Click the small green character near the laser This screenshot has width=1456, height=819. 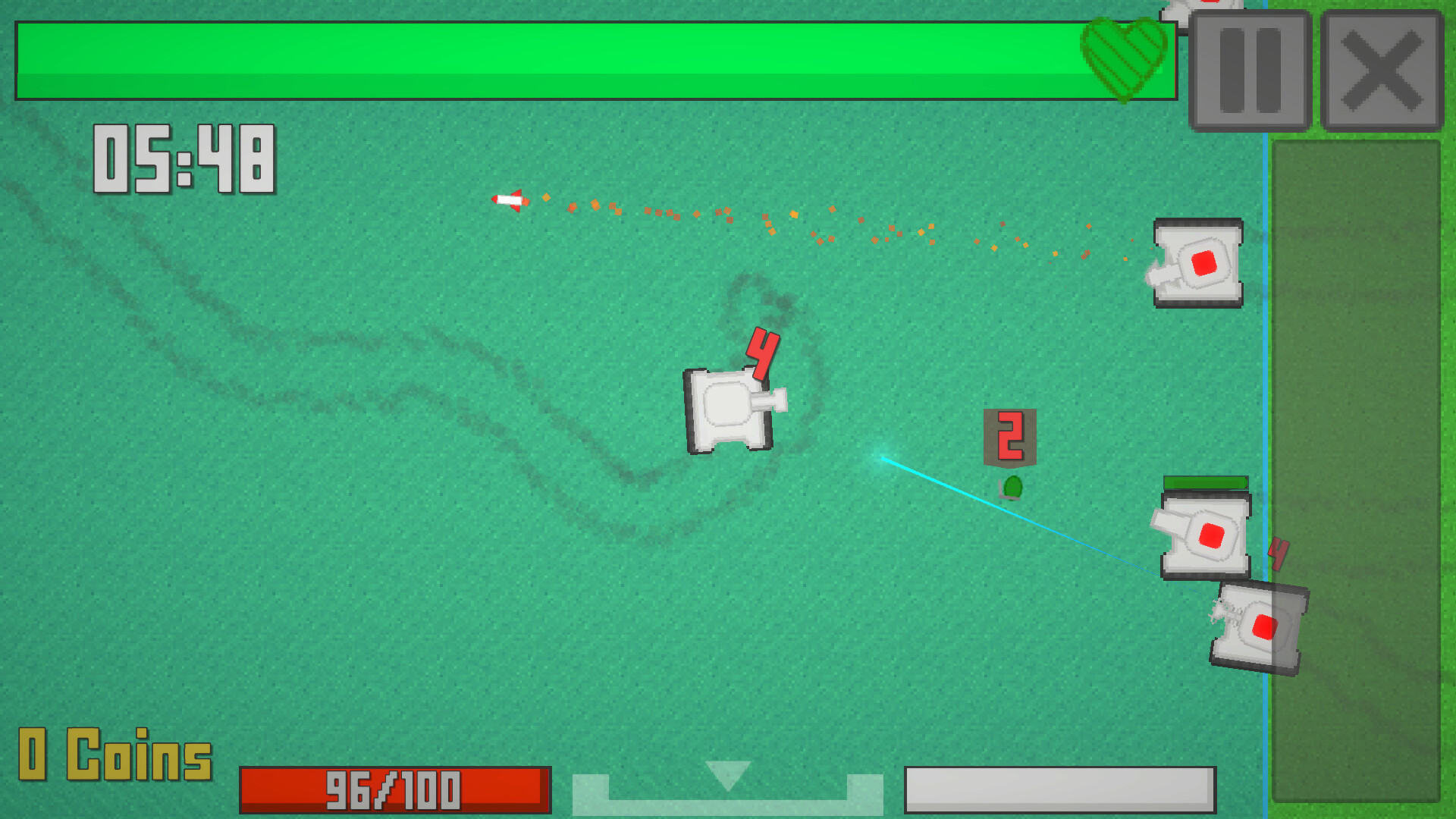1014,488
